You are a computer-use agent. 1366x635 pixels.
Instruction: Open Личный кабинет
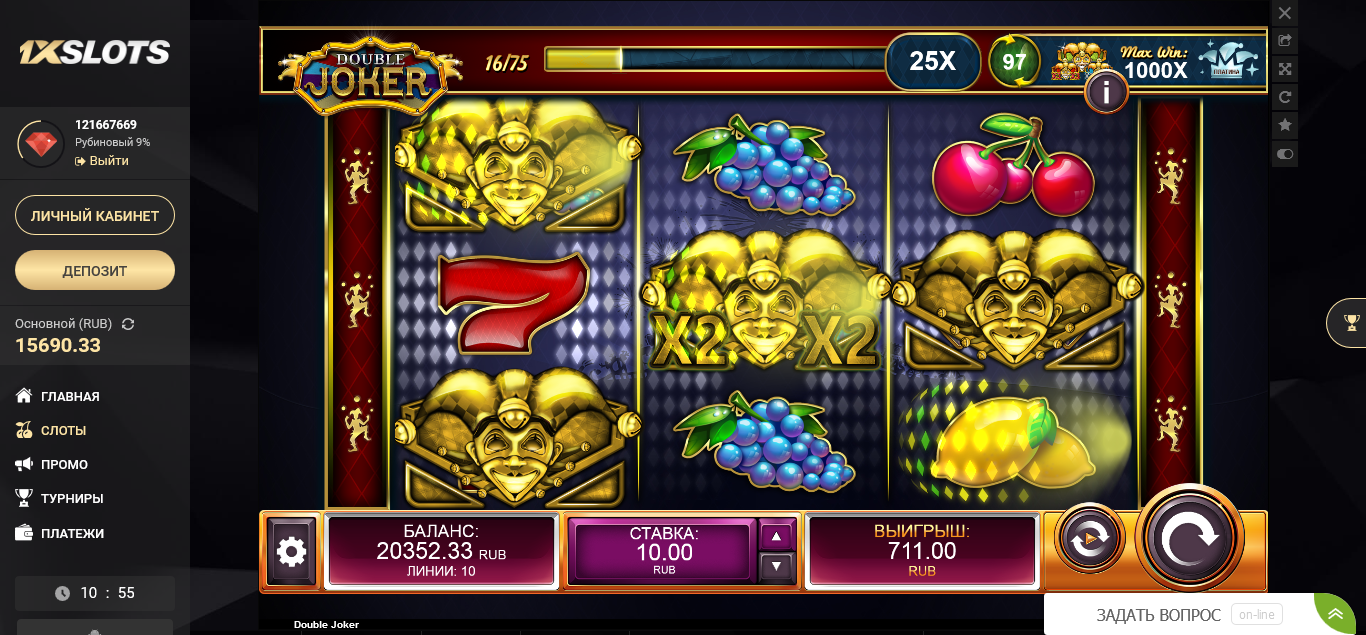(95, 216)
